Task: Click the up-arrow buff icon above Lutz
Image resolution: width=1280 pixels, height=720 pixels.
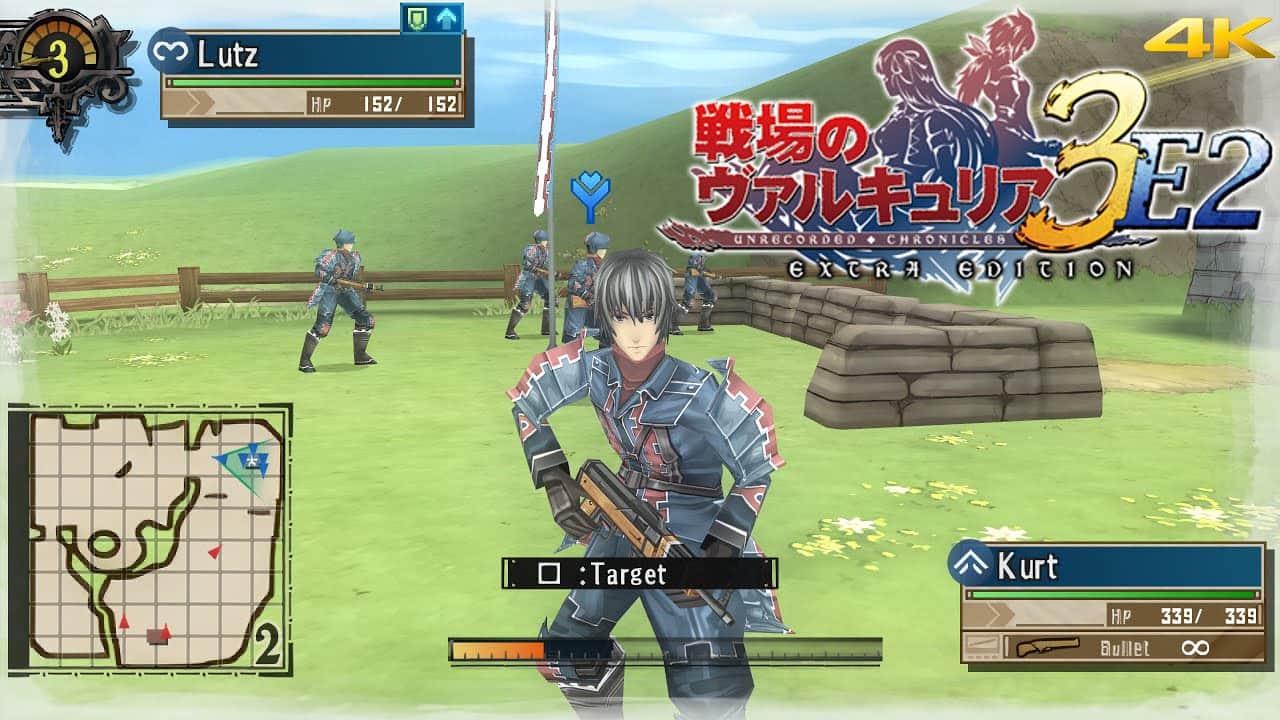Action: coord(446,18)
